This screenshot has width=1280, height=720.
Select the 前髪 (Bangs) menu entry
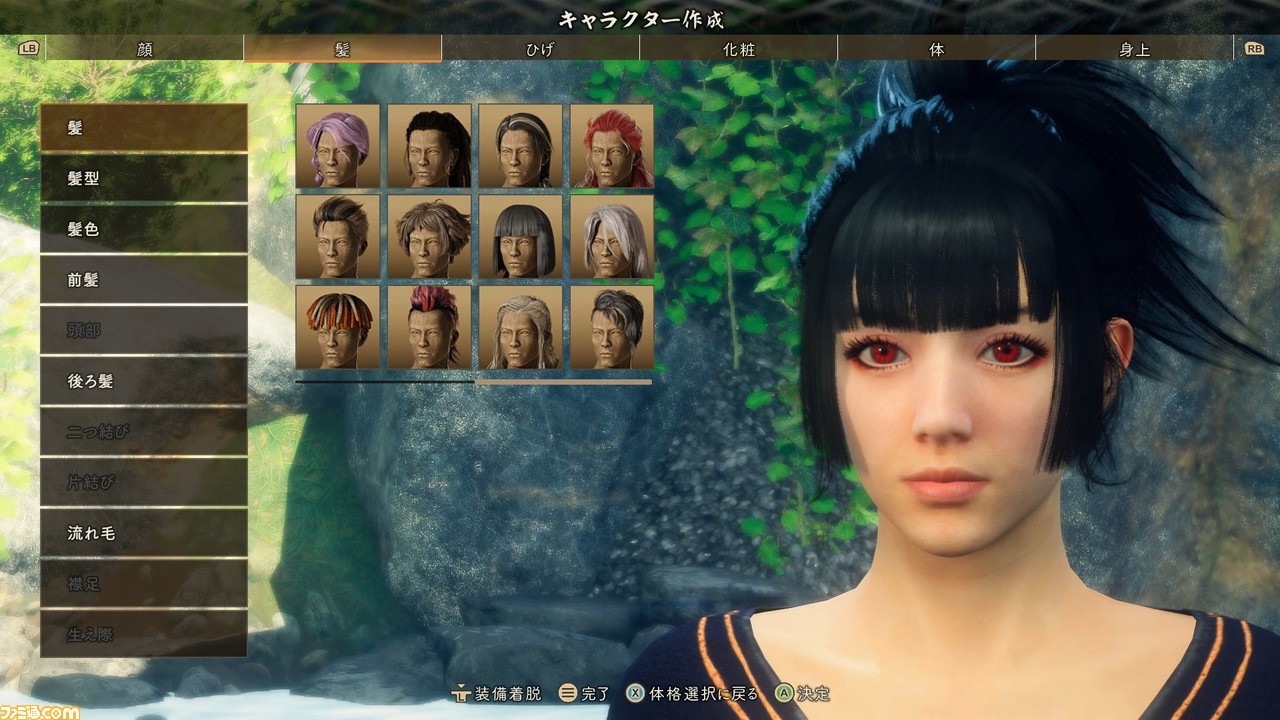144,280
